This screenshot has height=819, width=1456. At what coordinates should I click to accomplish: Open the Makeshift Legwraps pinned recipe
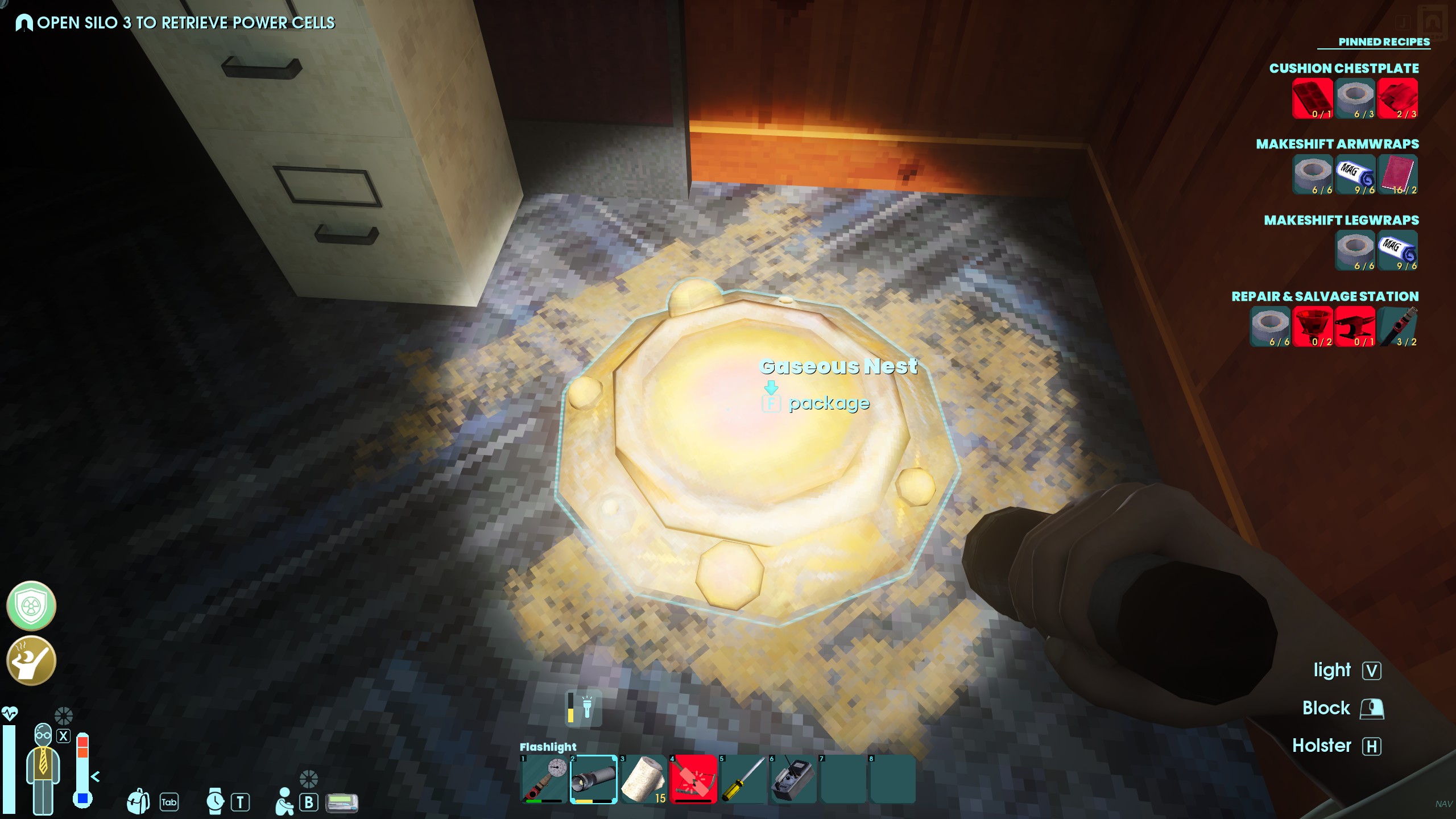[x=1341, y=220]
